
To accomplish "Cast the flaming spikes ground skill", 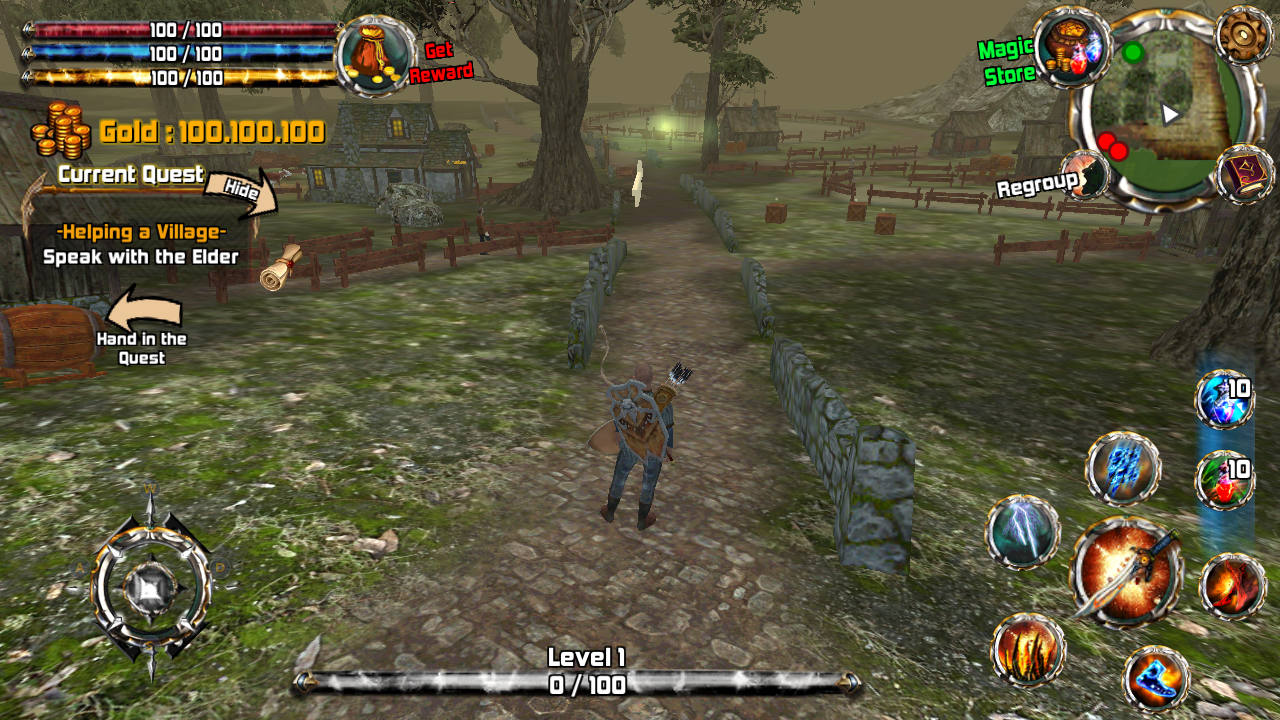I will [1028, 650].
